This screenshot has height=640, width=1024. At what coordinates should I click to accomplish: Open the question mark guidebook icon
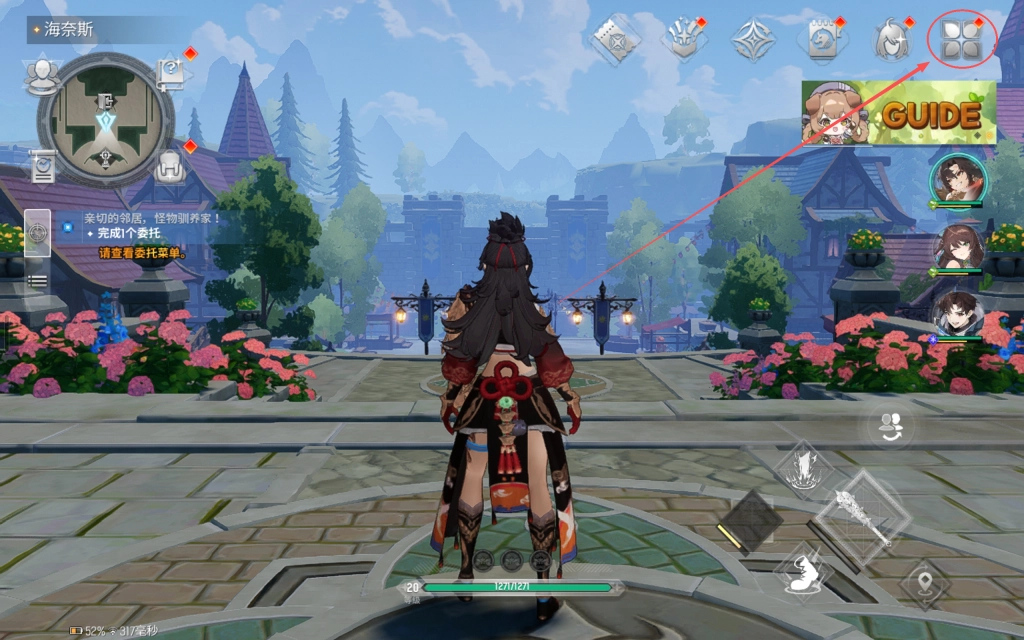pos(170,73)
